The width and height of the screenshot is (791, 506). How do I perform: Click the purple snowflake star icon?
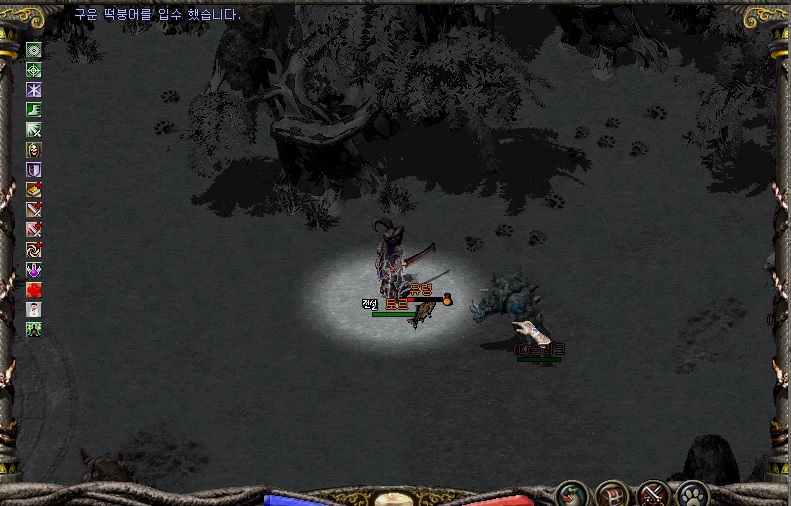coord(34,90)
